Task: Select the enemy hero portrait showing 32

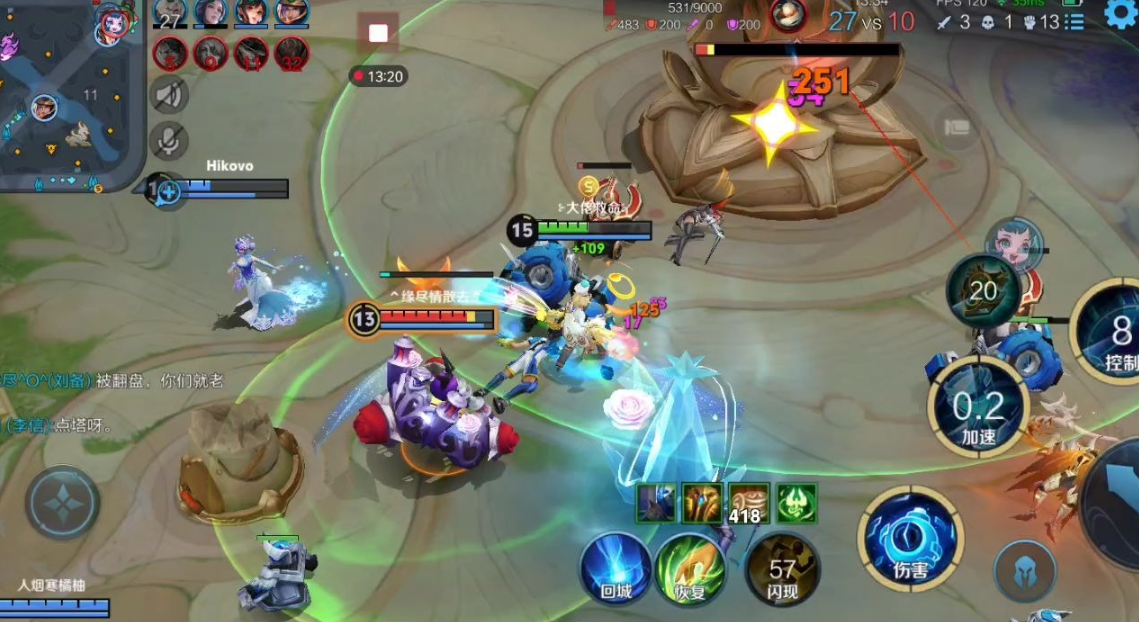Action: [x=292, y=53]
